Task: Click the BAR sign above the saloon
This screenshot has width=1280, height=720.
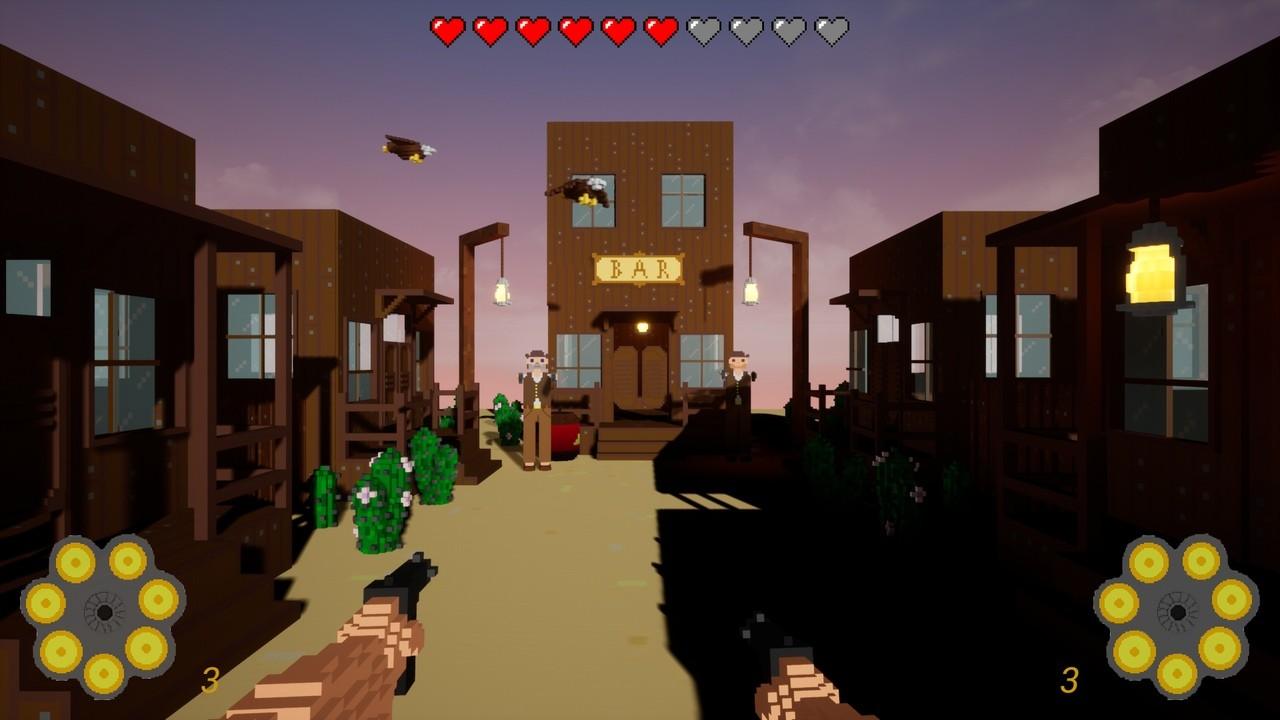Action: tap(640, 266)
